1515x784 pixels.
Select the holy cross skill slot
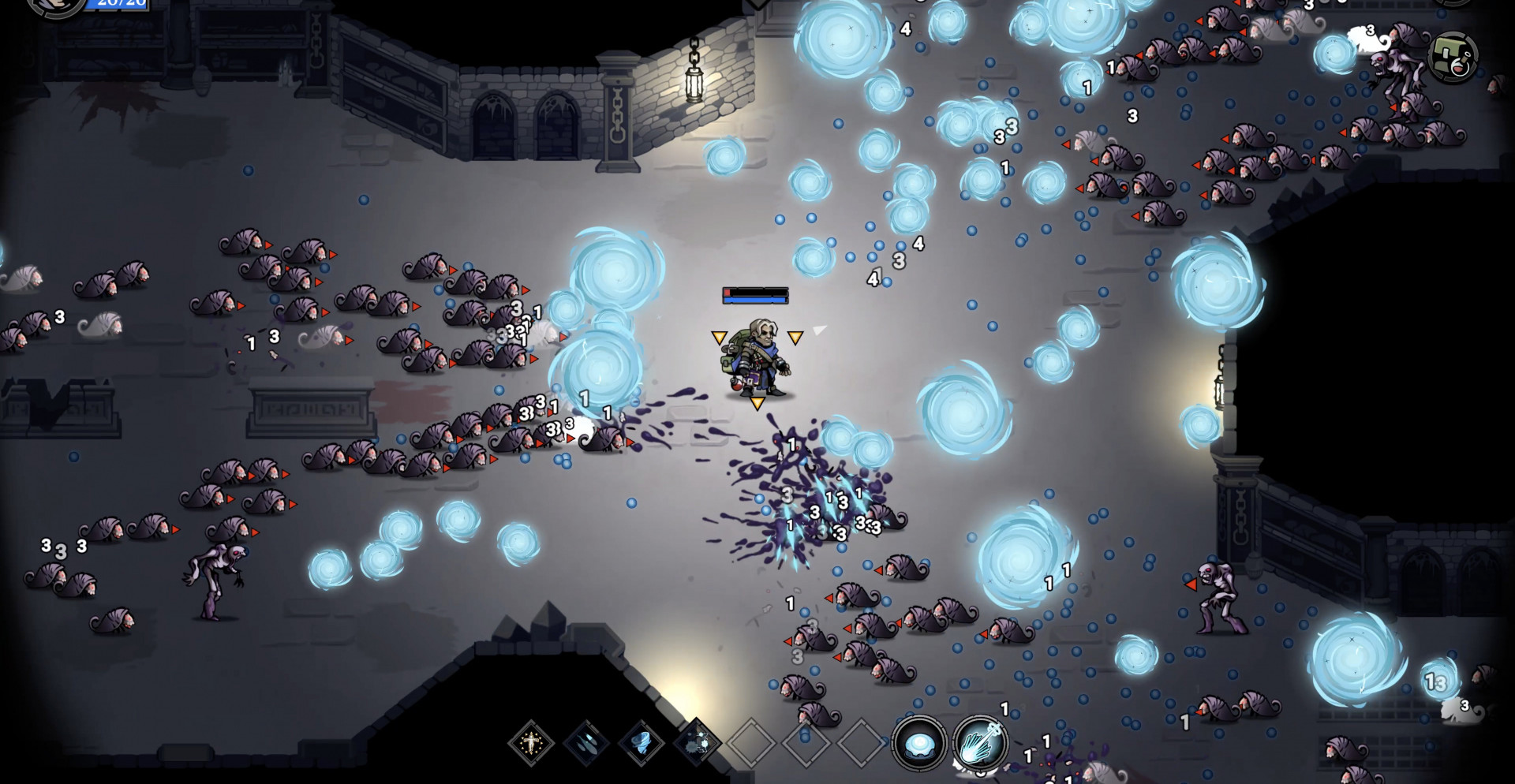[531, 743]
